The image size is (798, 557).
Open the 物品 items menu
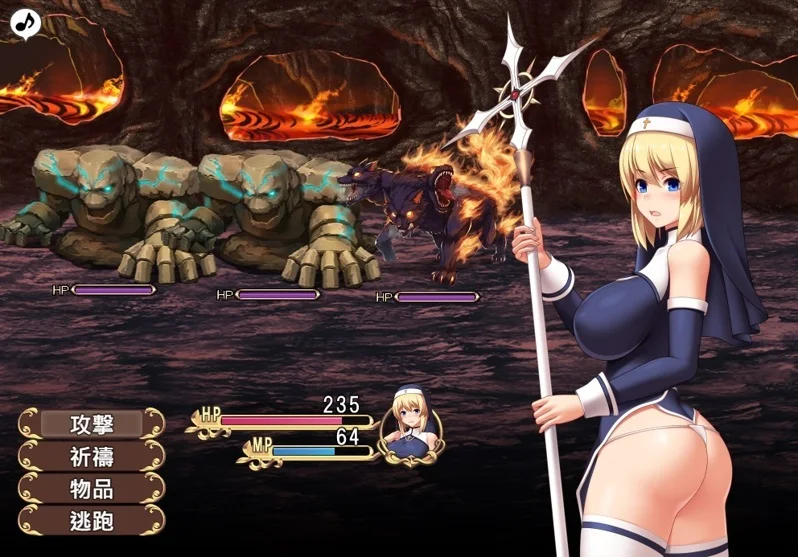tap(91, 489)
